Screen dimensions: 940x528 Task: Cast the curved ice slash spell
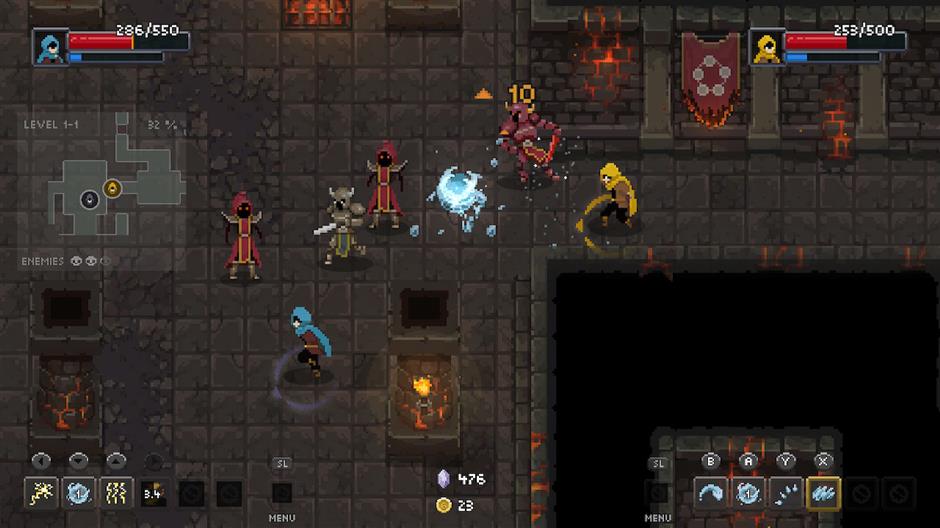[x=711, y=492]
